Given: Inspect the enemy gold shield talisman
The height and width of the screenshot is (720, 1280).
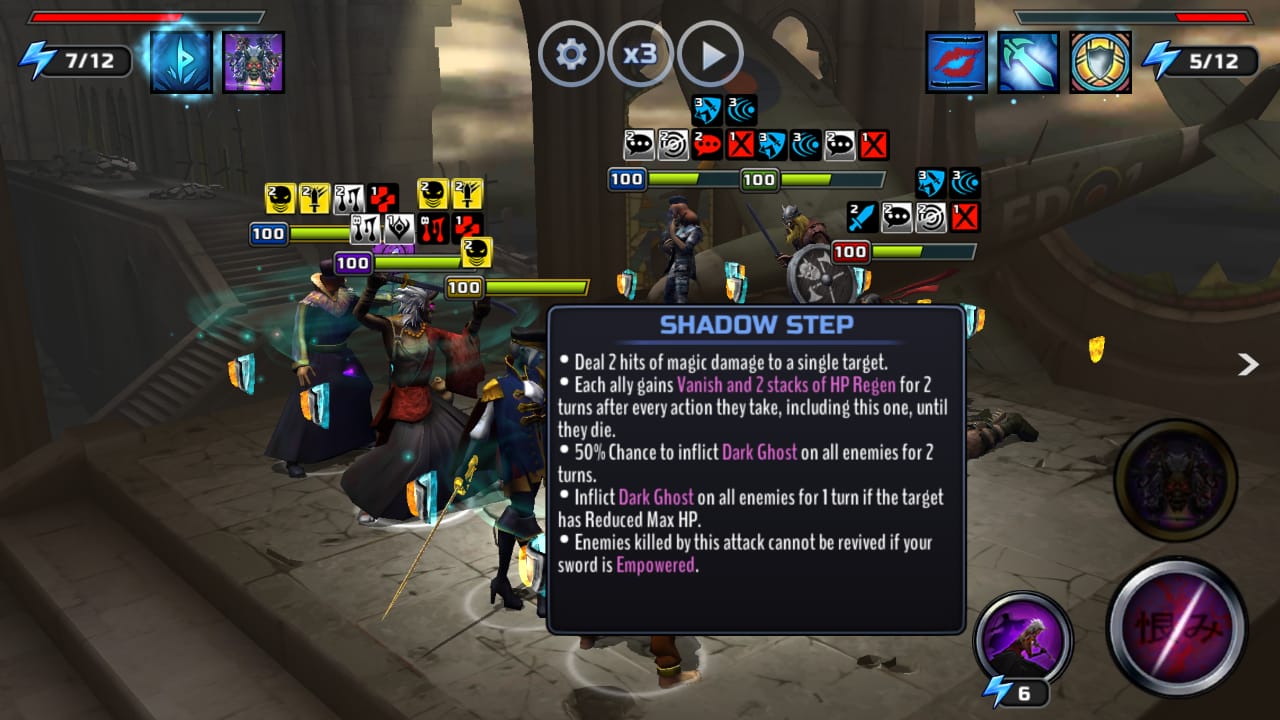Looking at the screenshot, I should point(1100,62).
